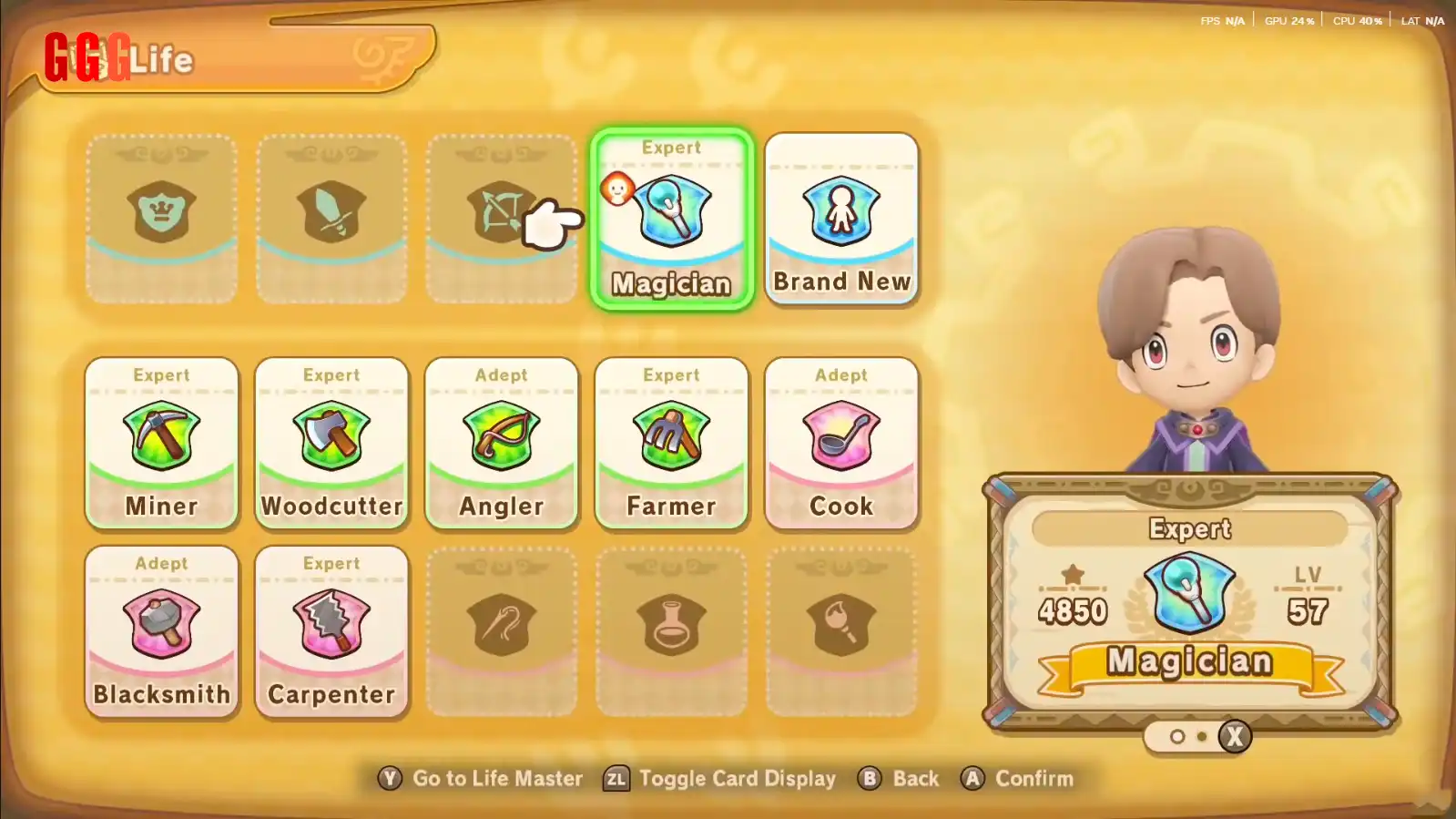Click the locked paintbrush life card

[841, 631]
